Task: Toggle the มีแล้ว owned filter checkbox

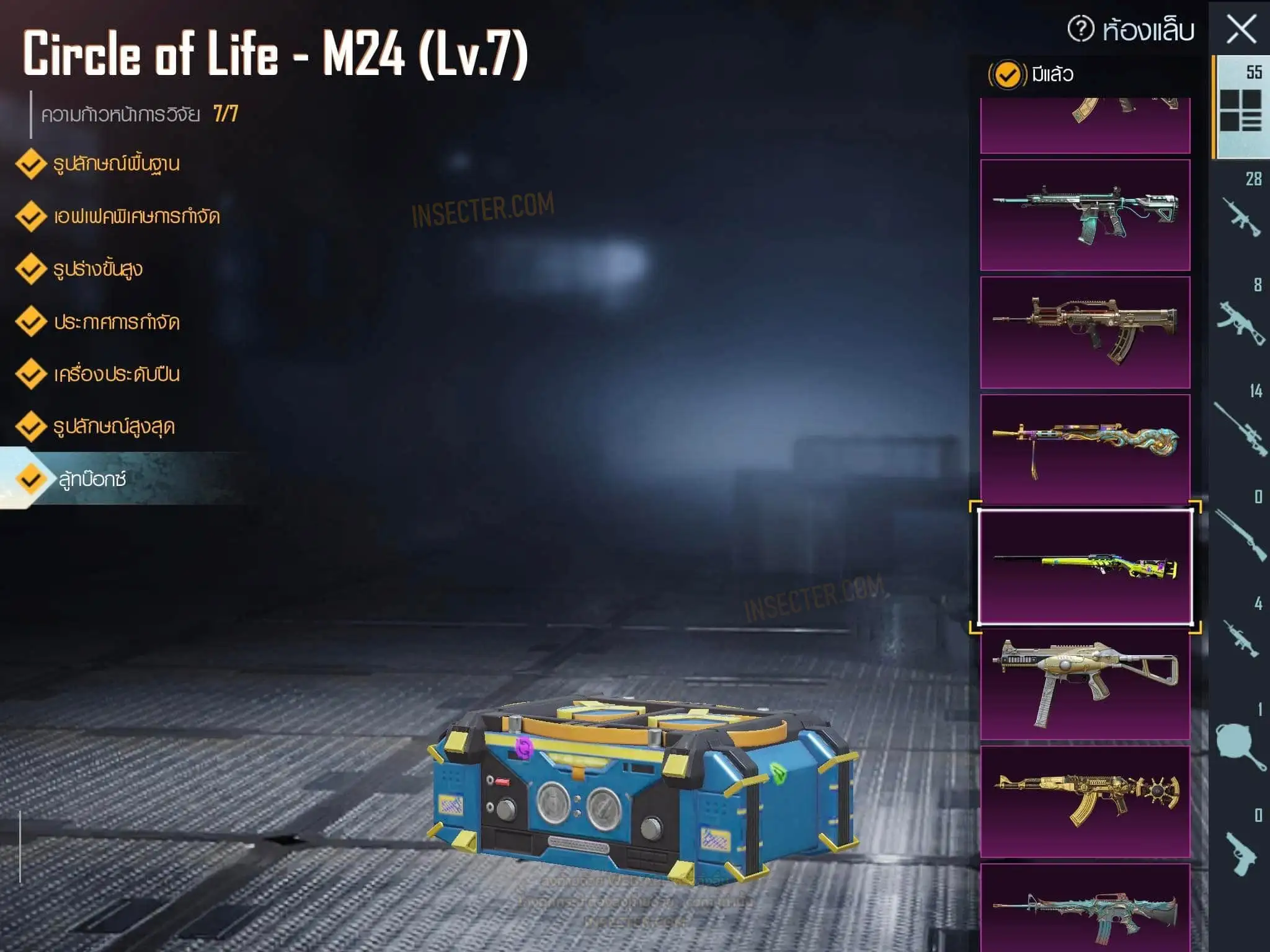Action: (1006, 75)
